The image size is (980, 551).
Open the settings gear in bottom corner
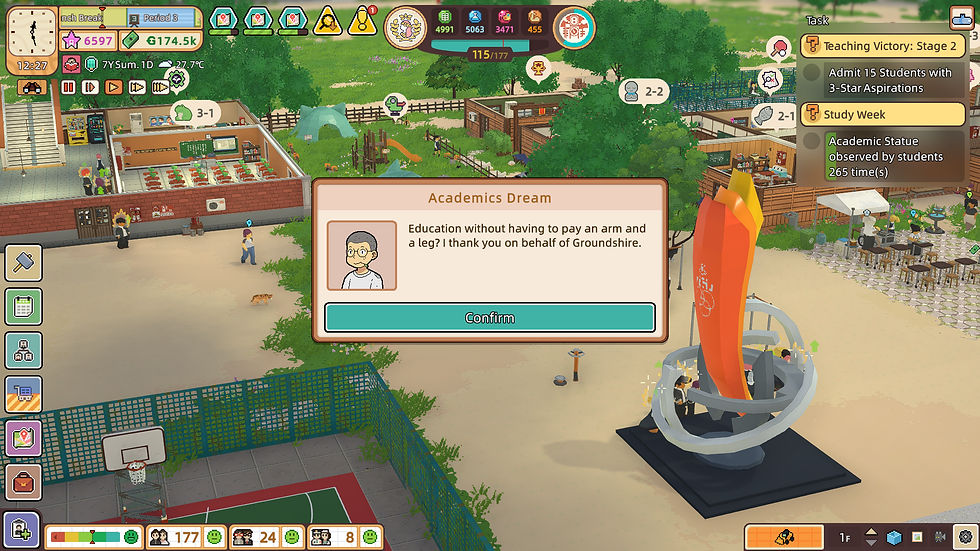pos(964,537)
